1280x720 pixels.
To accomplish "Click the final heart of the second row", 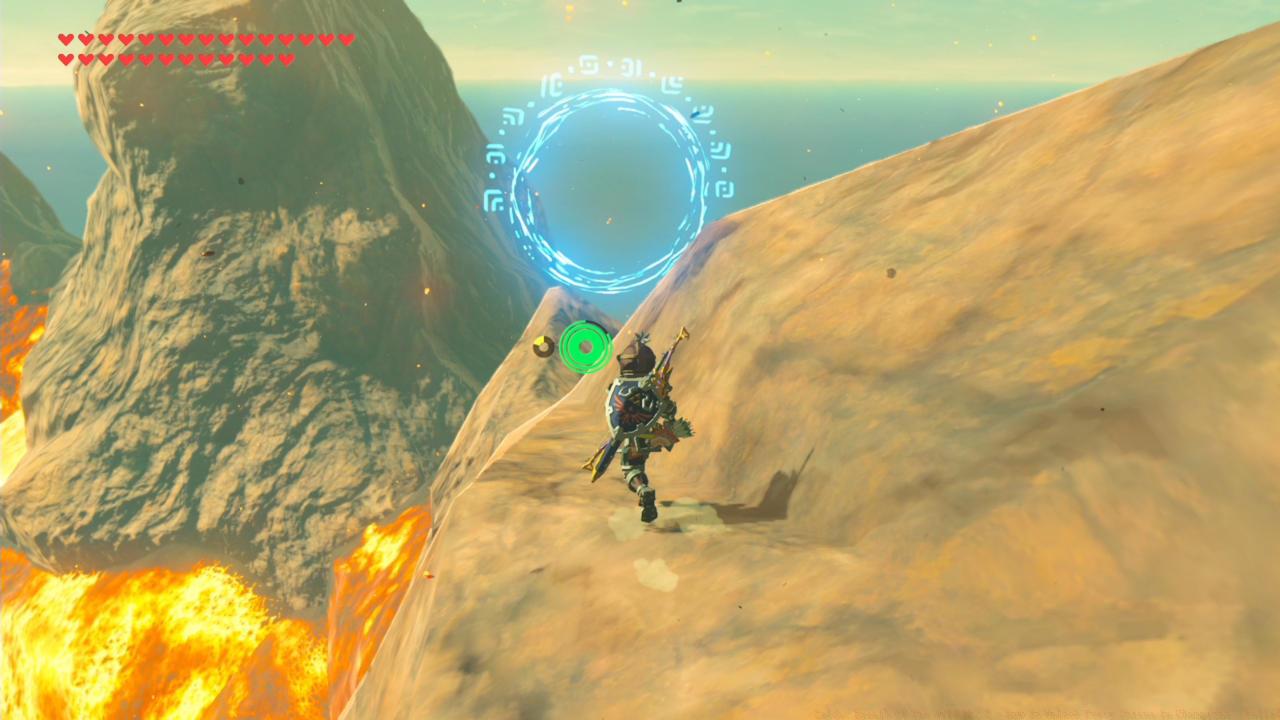I will 287,56.
